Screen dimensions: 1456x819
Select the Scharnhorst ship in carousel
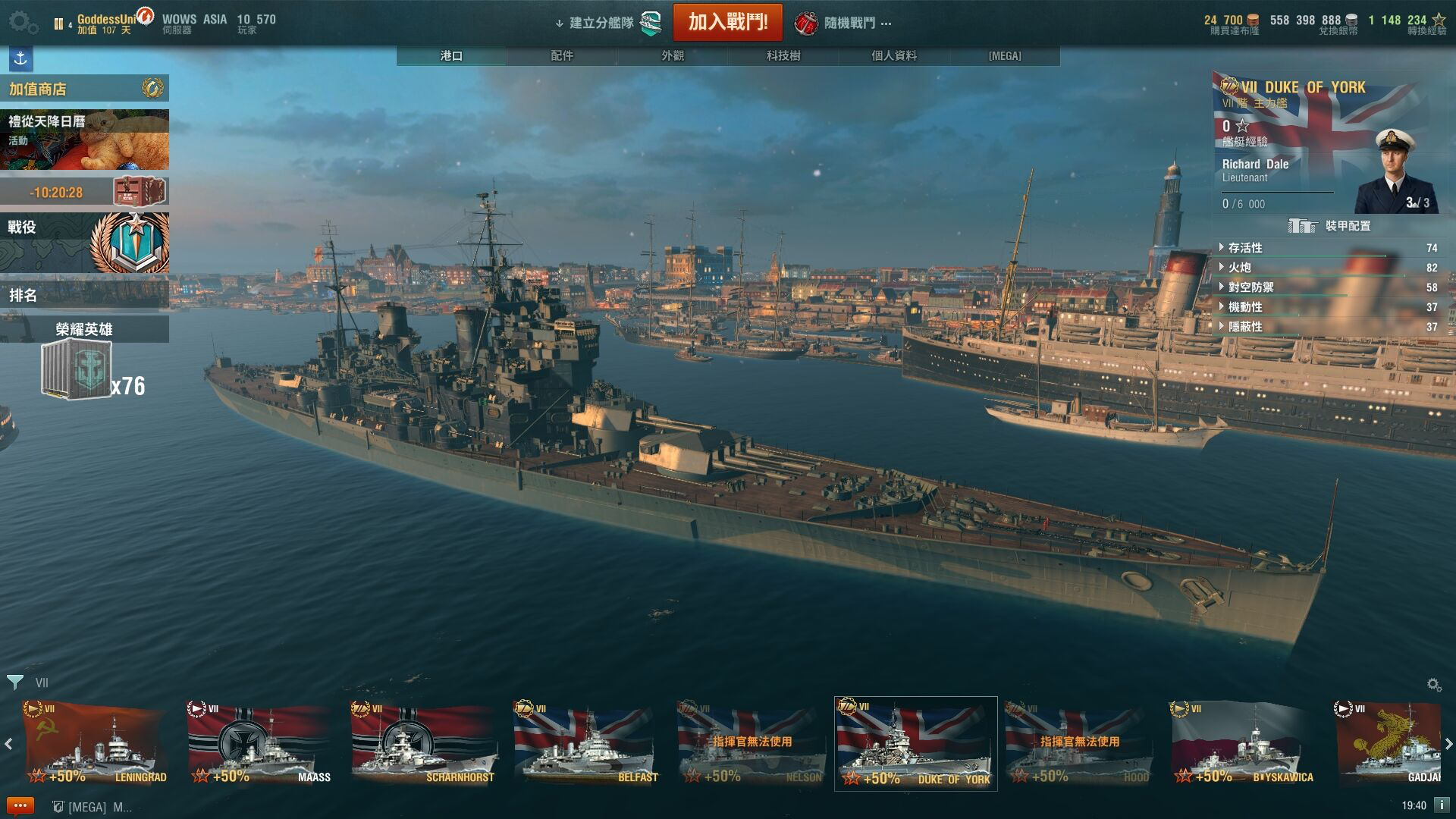pos(425,743)
